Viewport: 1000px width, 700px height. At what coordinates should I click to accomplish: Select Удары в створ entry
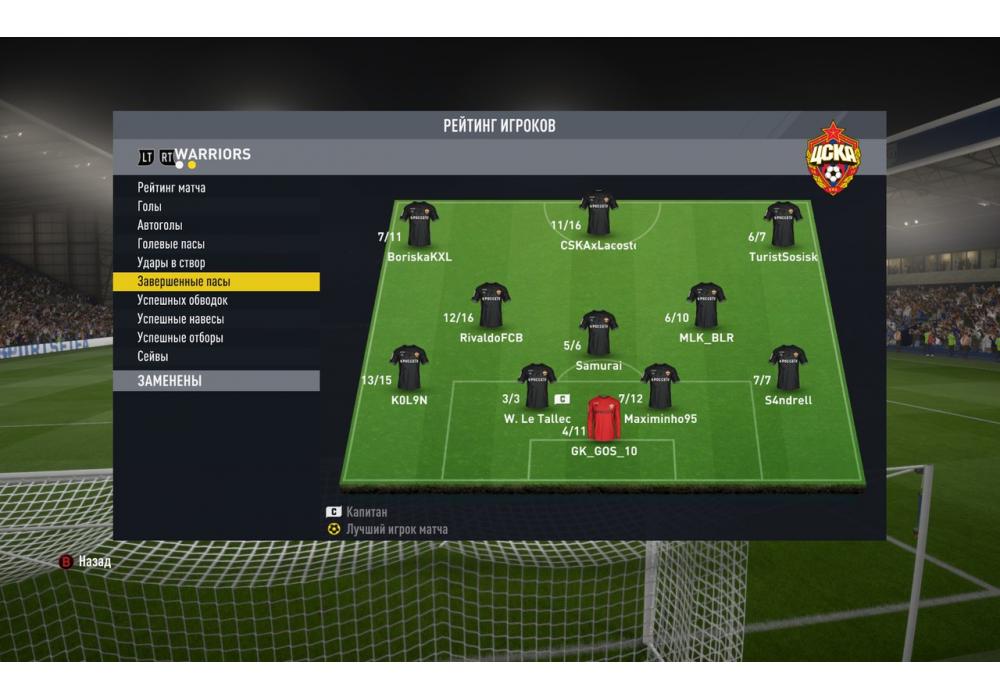[171, 263]
